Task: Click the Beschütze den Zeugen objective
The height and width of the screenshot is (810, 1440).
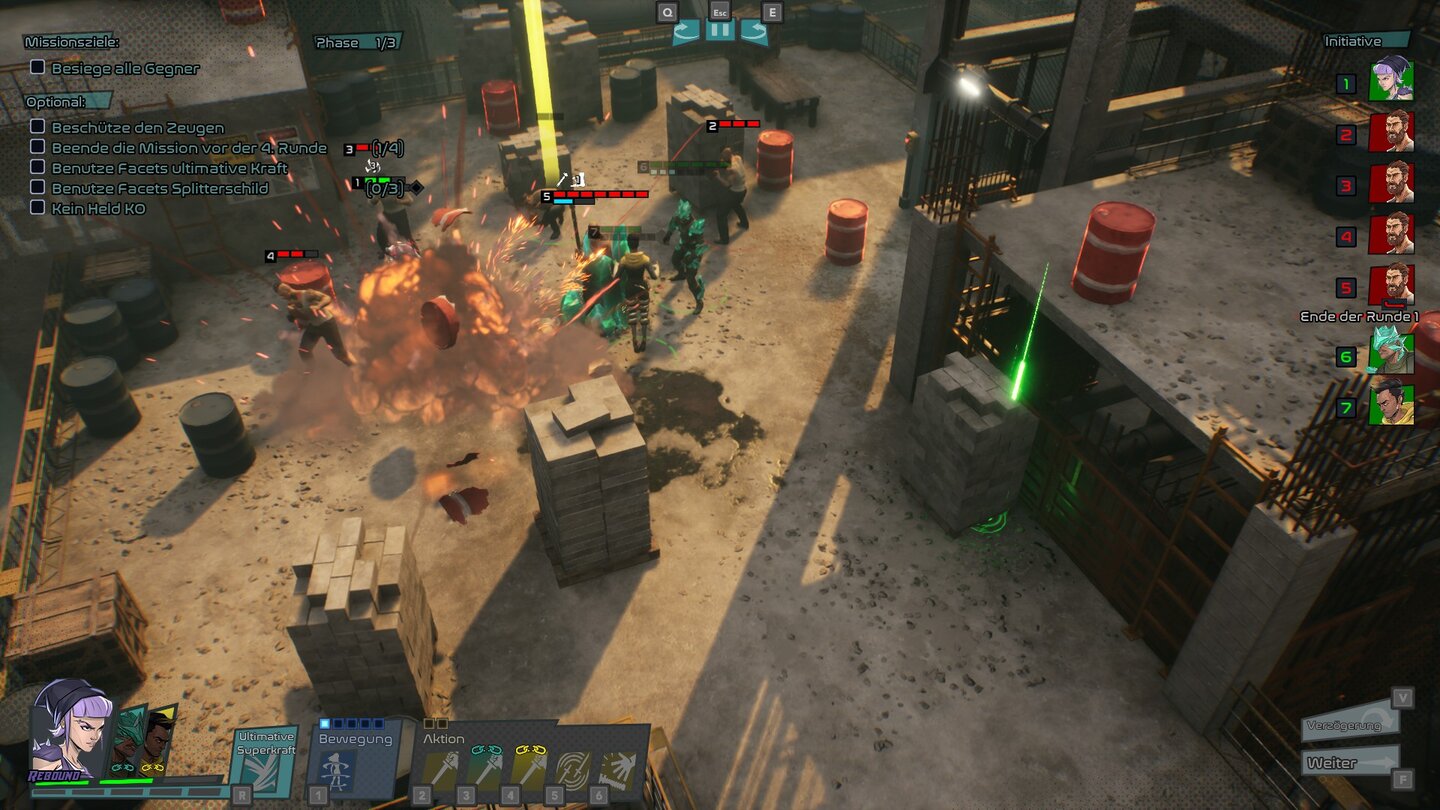Action: tap(137, 128)
